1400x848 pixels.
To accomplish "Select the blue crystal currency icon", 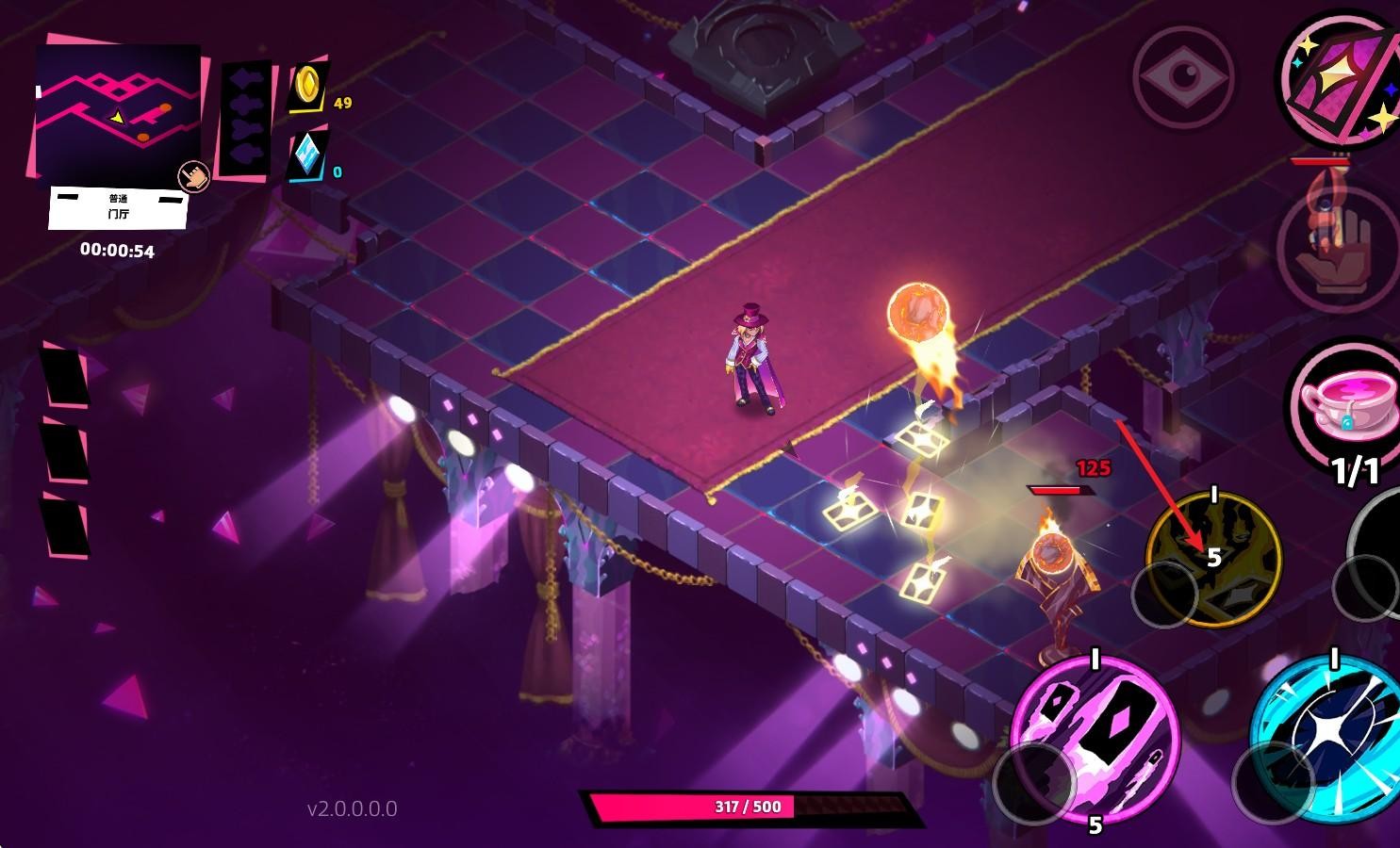I will [x=308, y=155].
